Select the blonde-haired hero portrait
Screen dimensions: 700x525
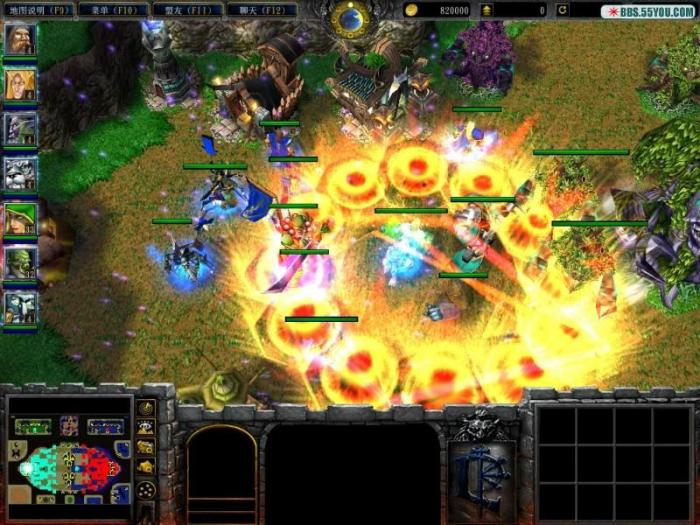20,84
